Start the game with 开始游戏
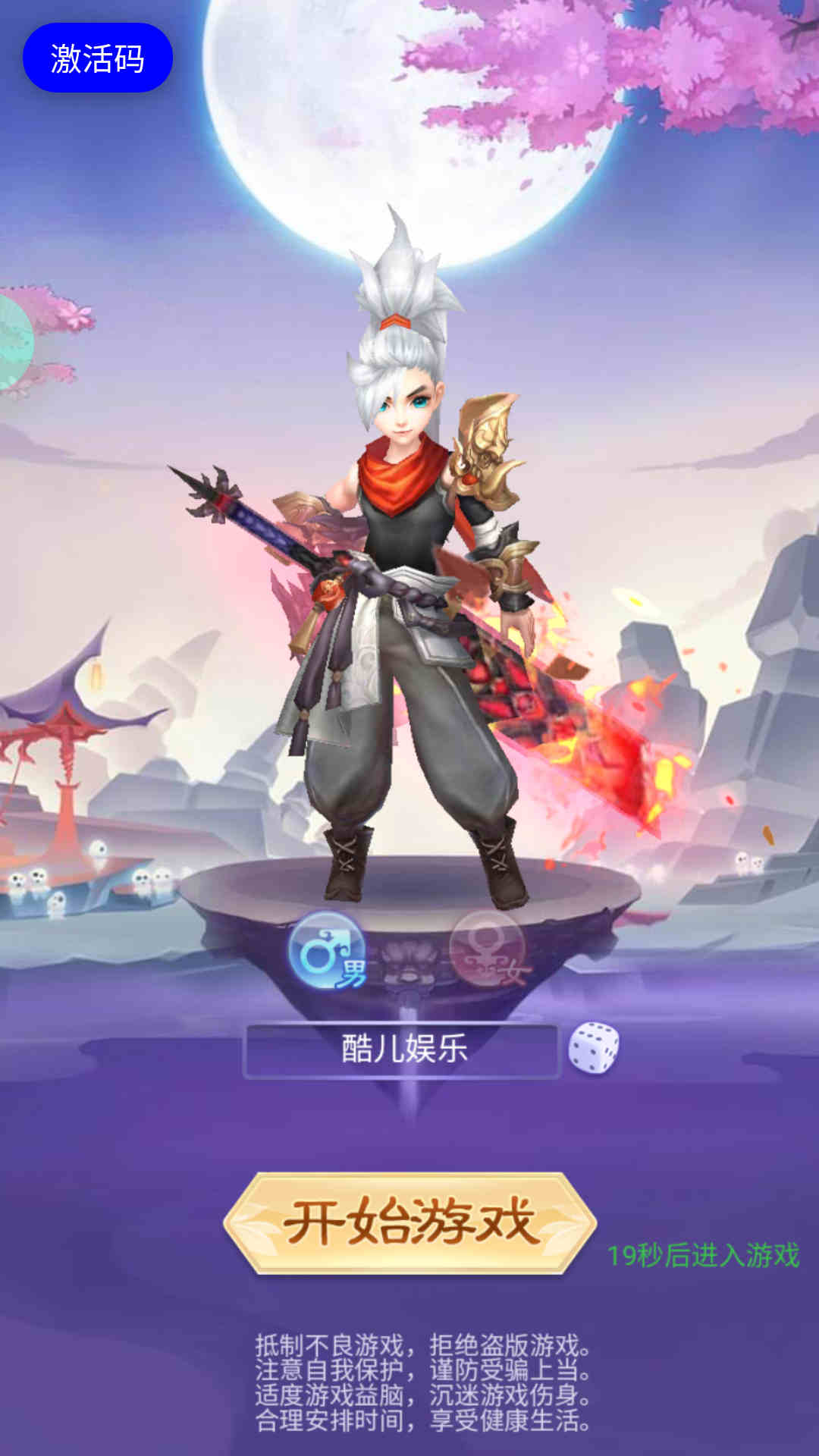Image resolution: width=819 pixels, height=1456 pixels. point(409,1222)
